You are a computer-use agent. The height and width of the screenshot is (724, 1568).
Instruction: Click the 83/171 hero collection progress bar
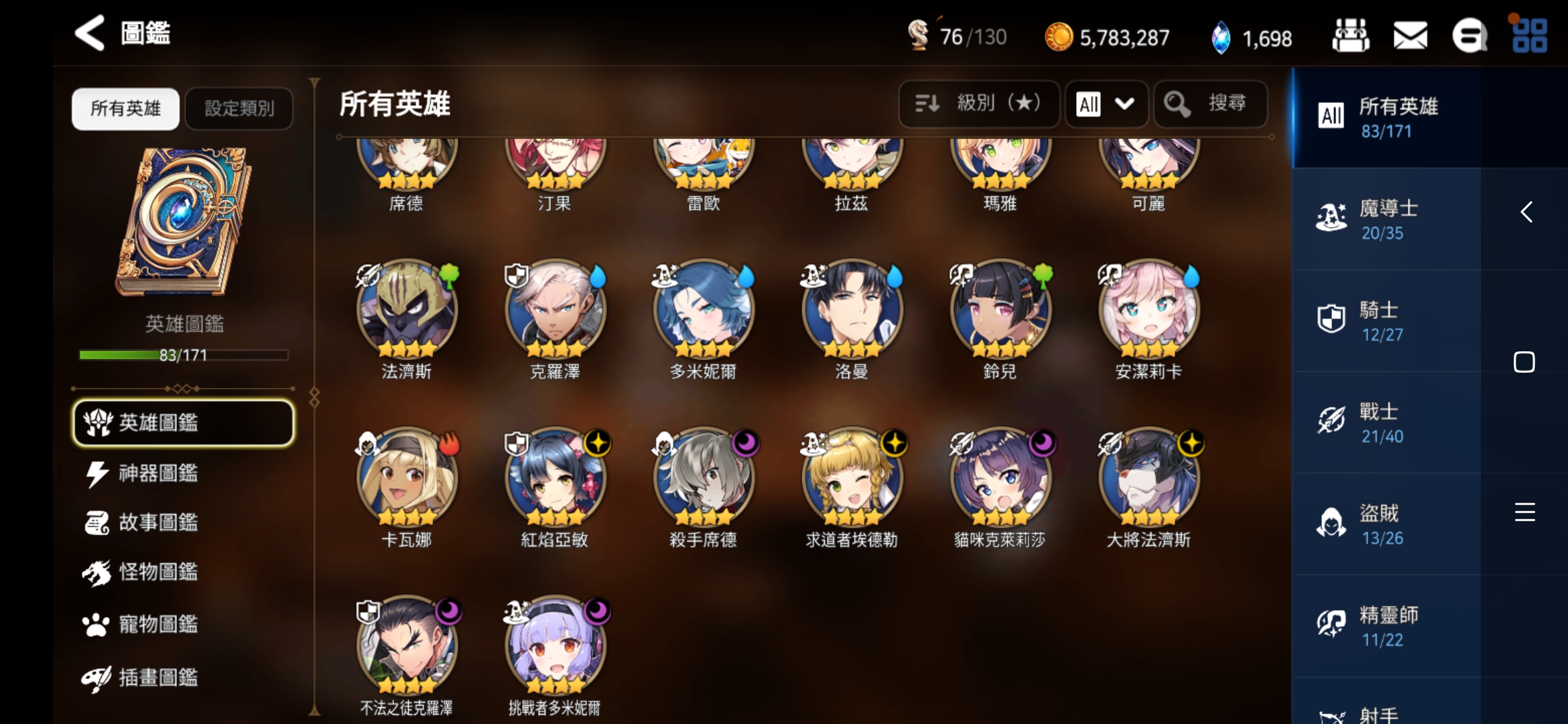[183, 355]
